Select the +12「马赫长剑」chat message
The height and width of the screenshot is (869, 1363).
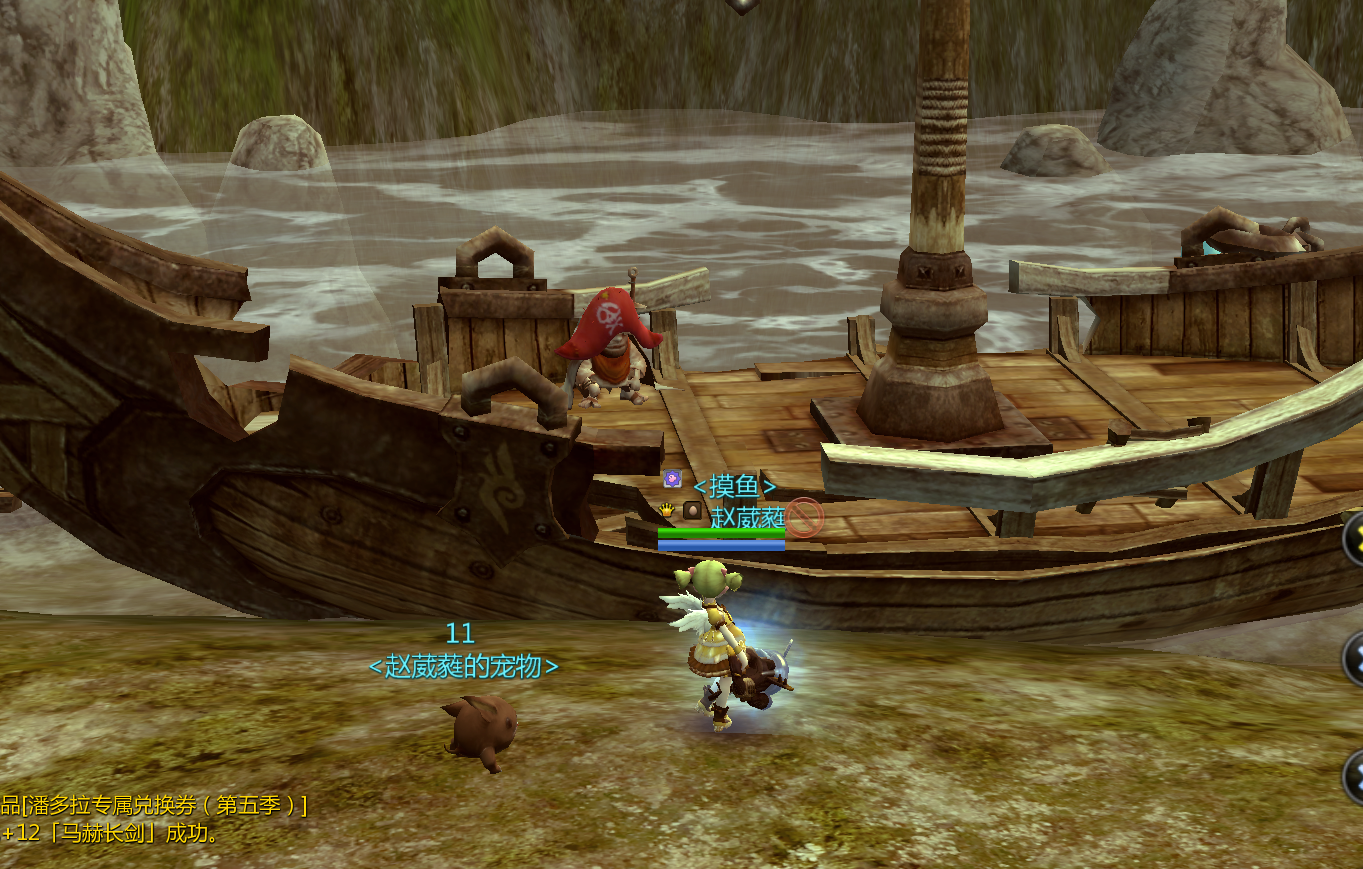click(110, 833)
